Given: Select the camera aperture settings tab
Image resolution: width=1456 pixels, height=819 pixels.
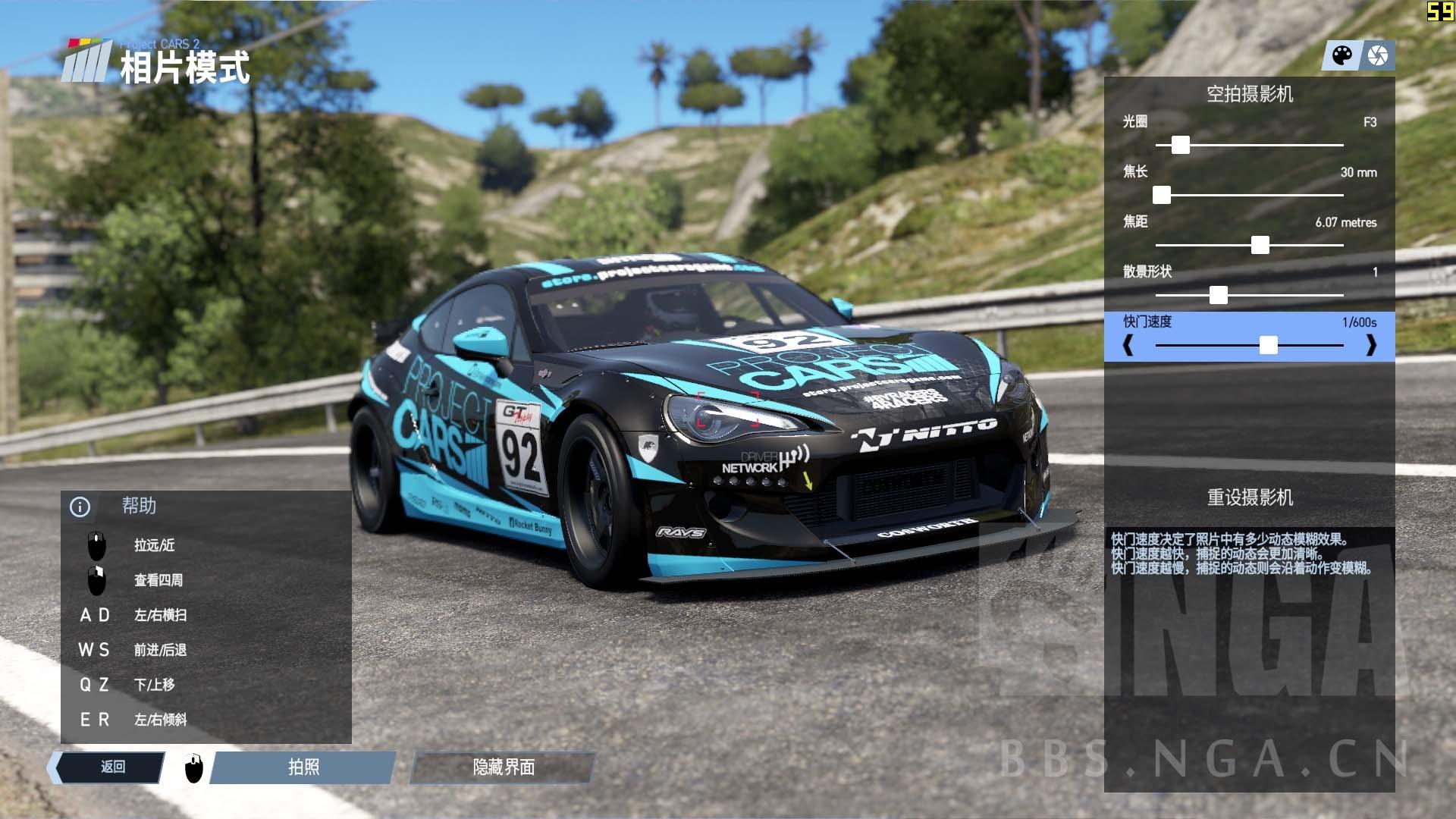Looking at the screenshot, I should (x=1377, y=56).
